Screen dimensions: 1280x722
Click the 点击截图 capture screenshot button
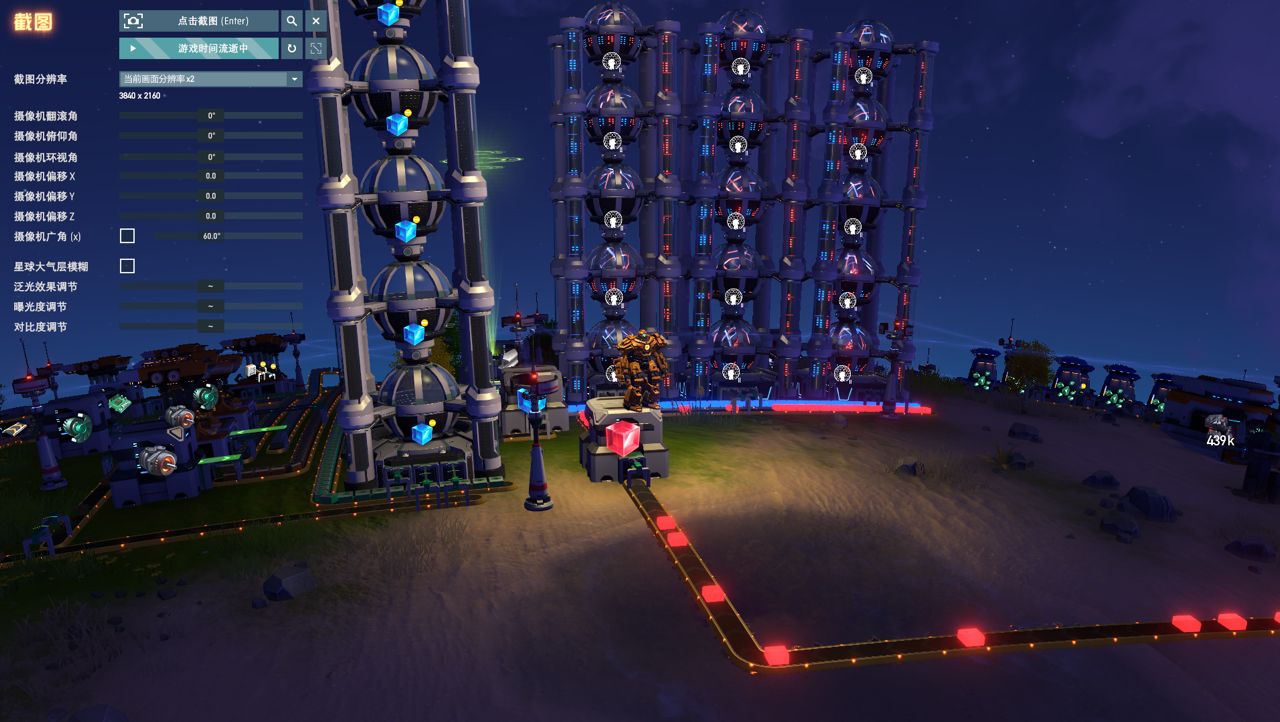point(199,21)
